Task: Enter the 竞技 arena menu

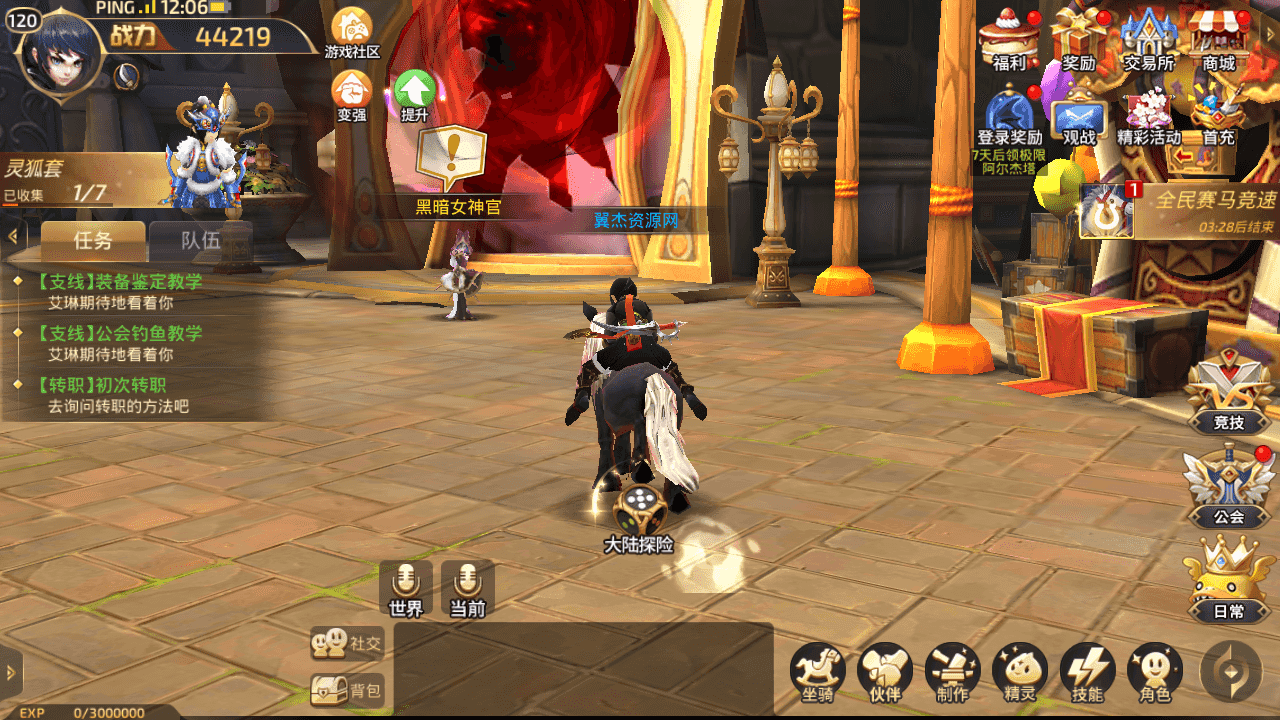Action: (1228, 395)
